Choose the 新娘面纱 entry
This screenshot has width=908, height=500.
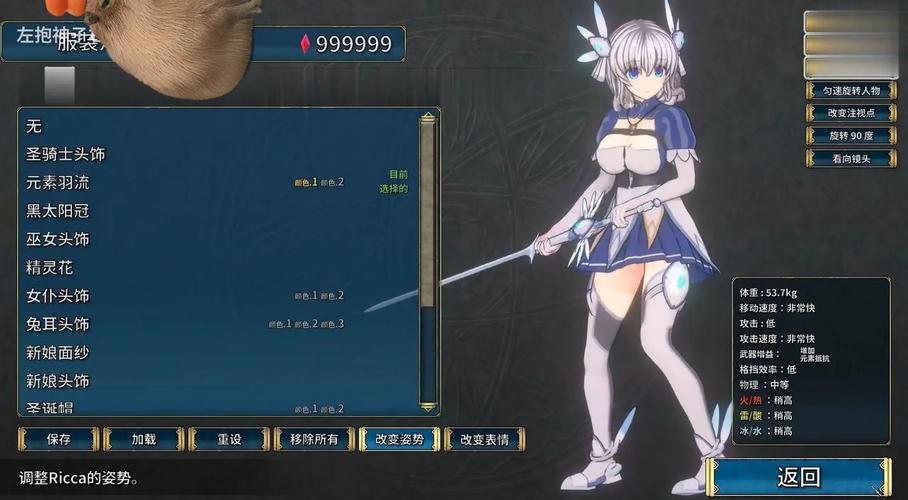58,353
